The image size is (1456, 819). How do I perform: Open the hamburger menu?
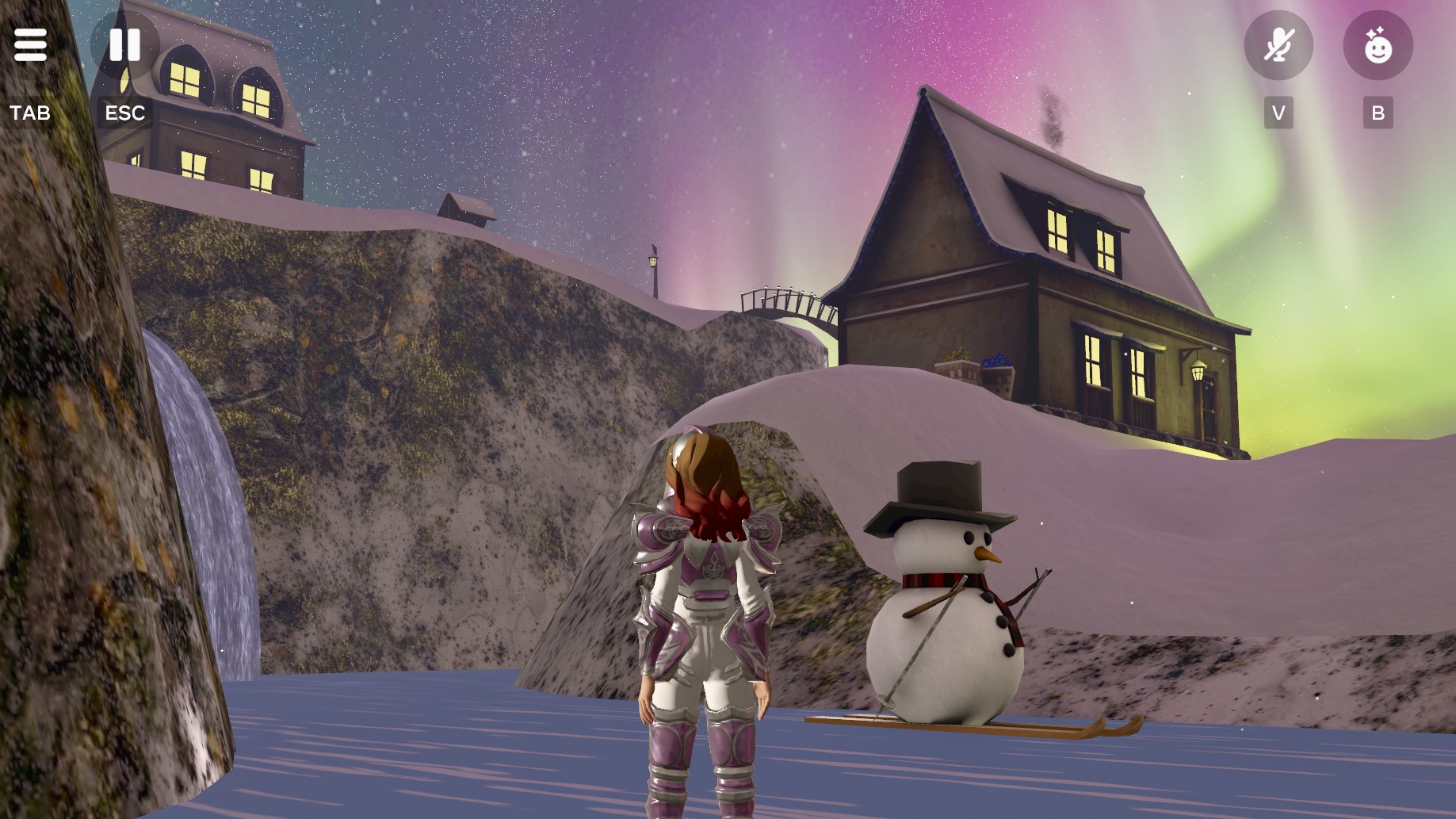tap(30, 45)
